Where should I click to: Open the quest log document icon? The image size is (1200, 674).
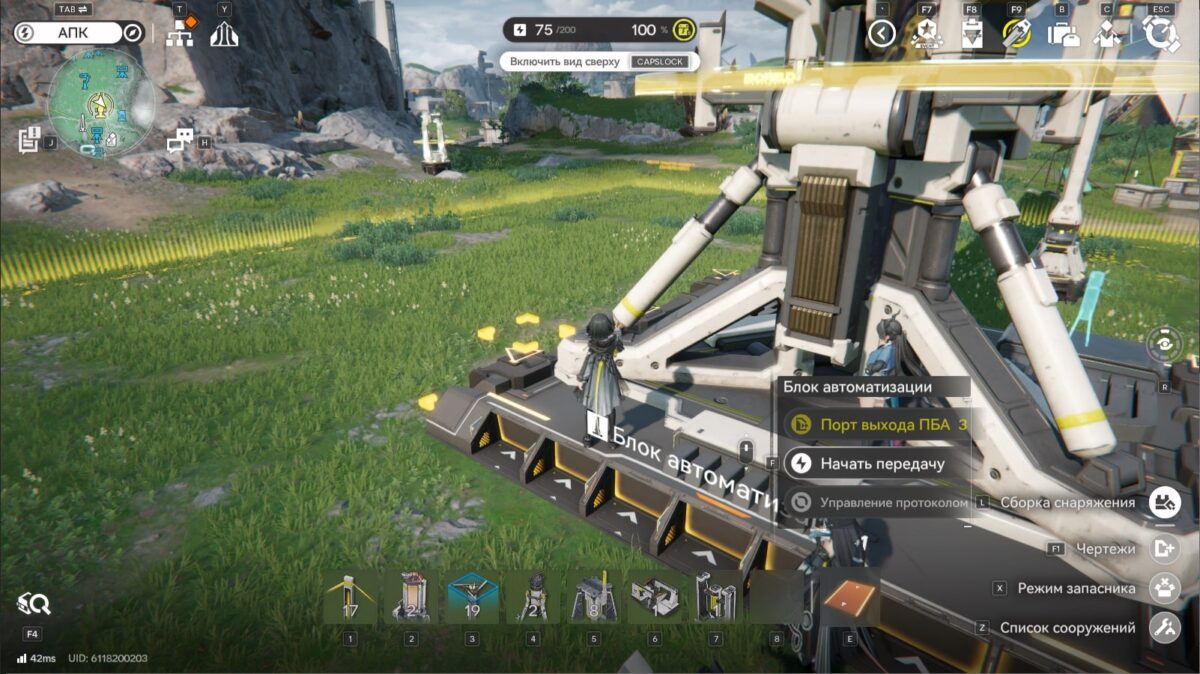coord(29,141)
